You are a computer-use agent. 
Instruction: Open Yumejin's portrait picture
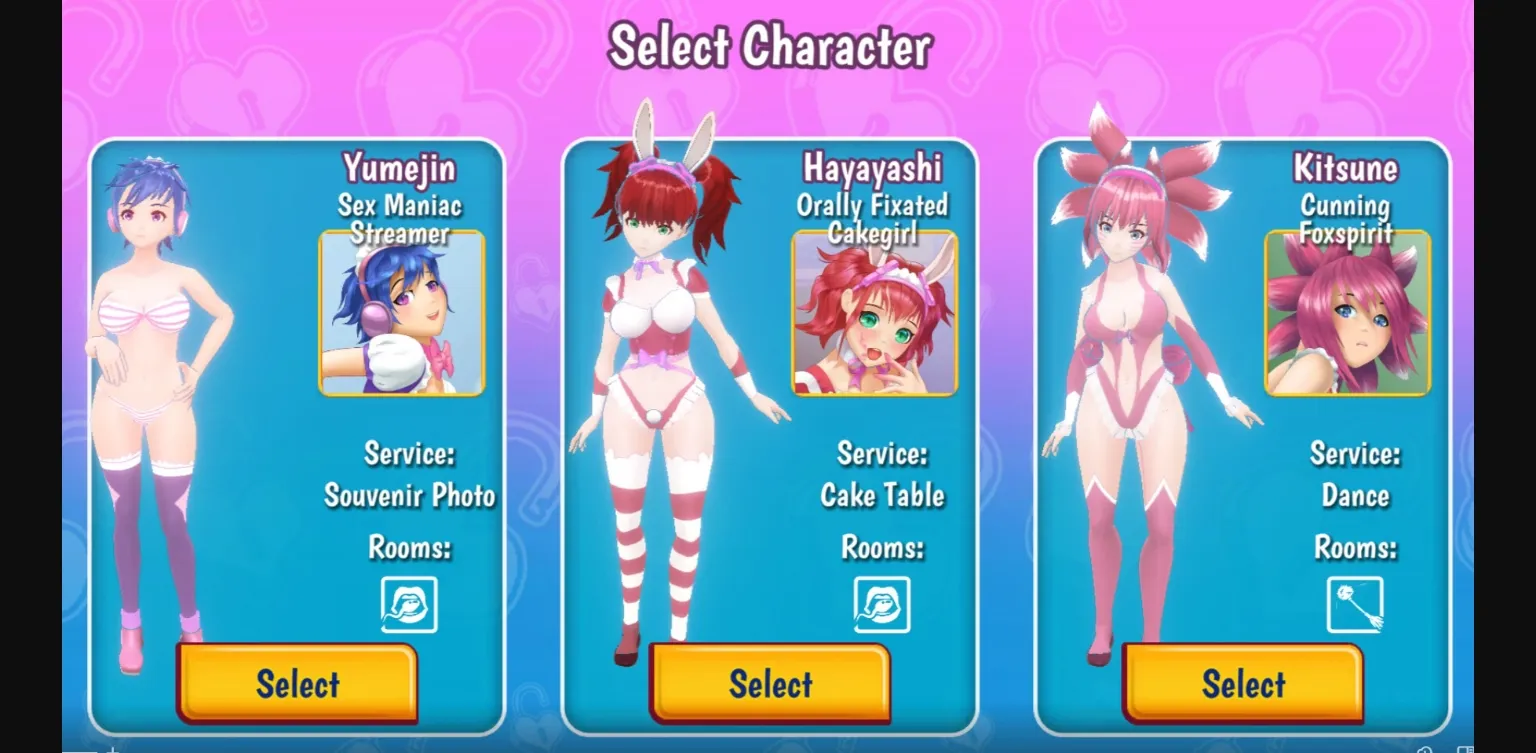click(x=401, y=313)
